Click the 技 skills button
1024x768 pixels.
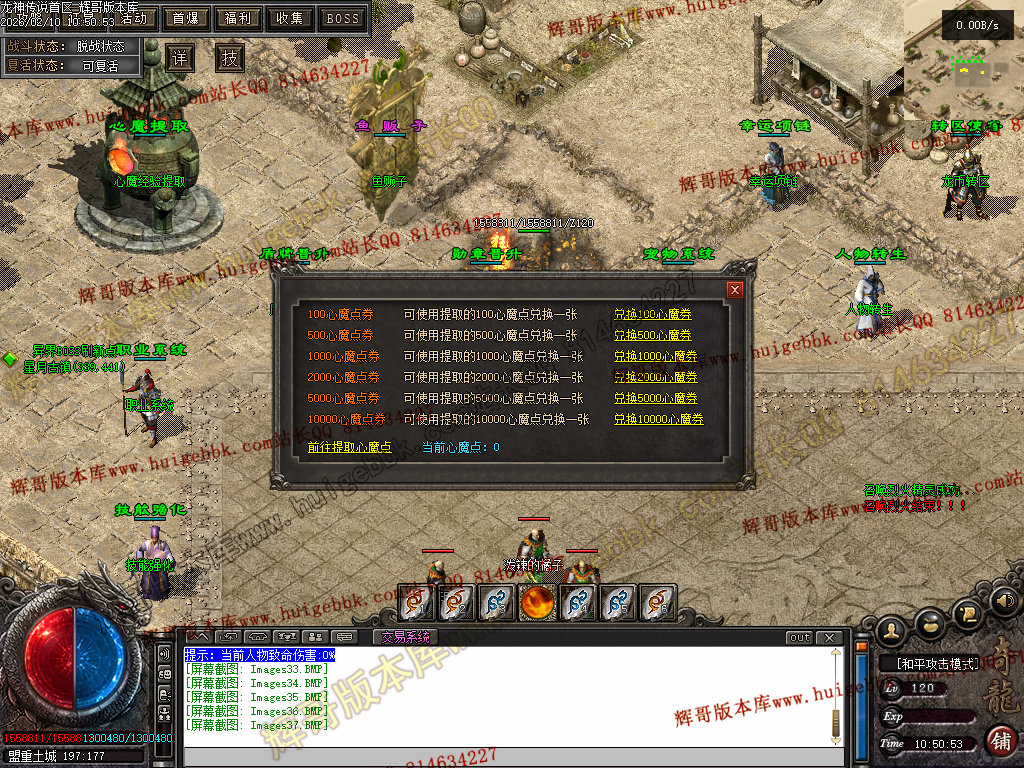coord(230,57)
